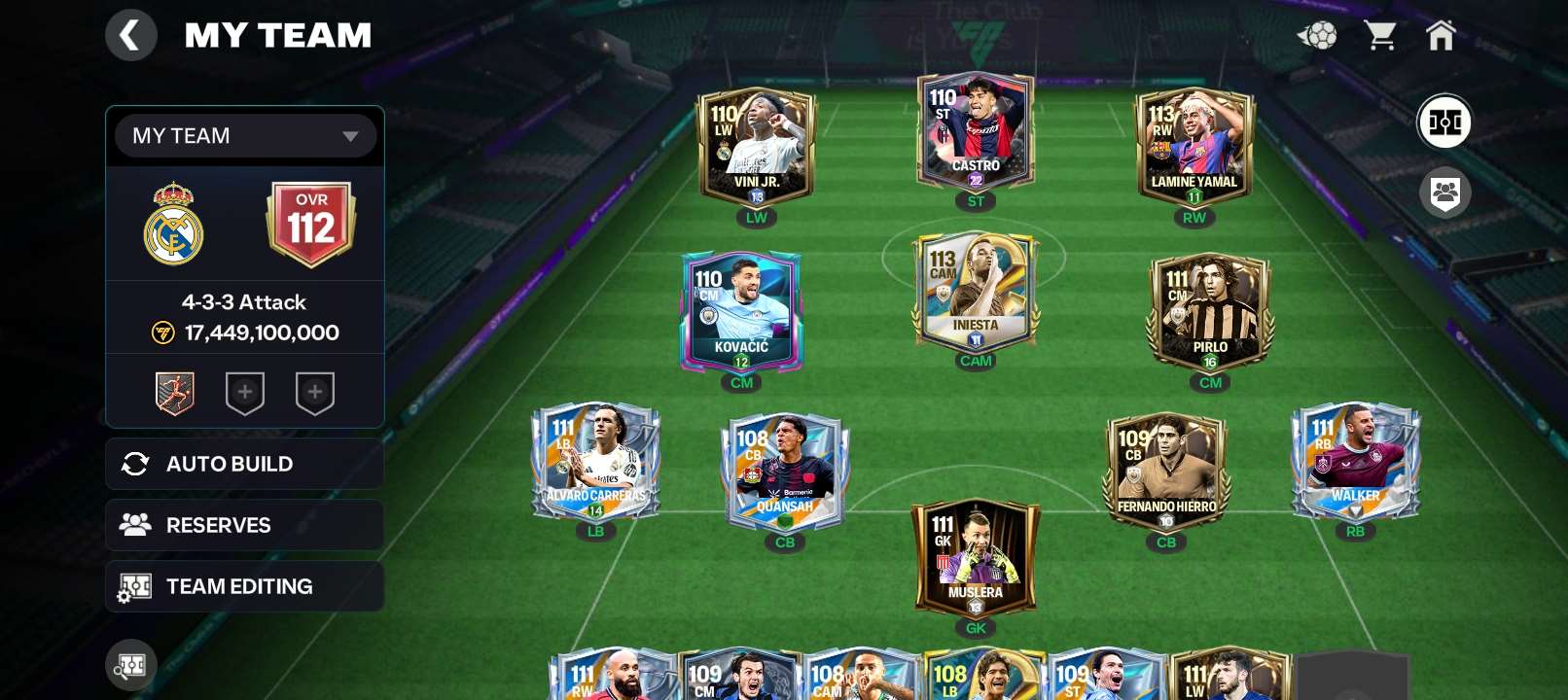Image resolution: width=1568 pixels, height=700 pixels.
Task: Add a perk in the first empty plus slot
Action: 245,392
